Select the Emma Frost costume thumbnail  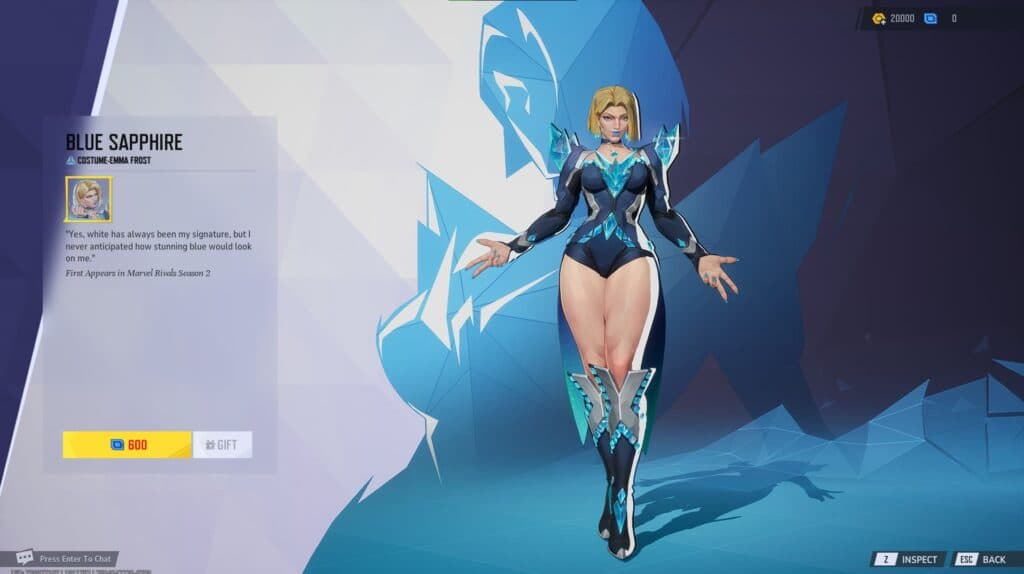(x=89, y=199)
